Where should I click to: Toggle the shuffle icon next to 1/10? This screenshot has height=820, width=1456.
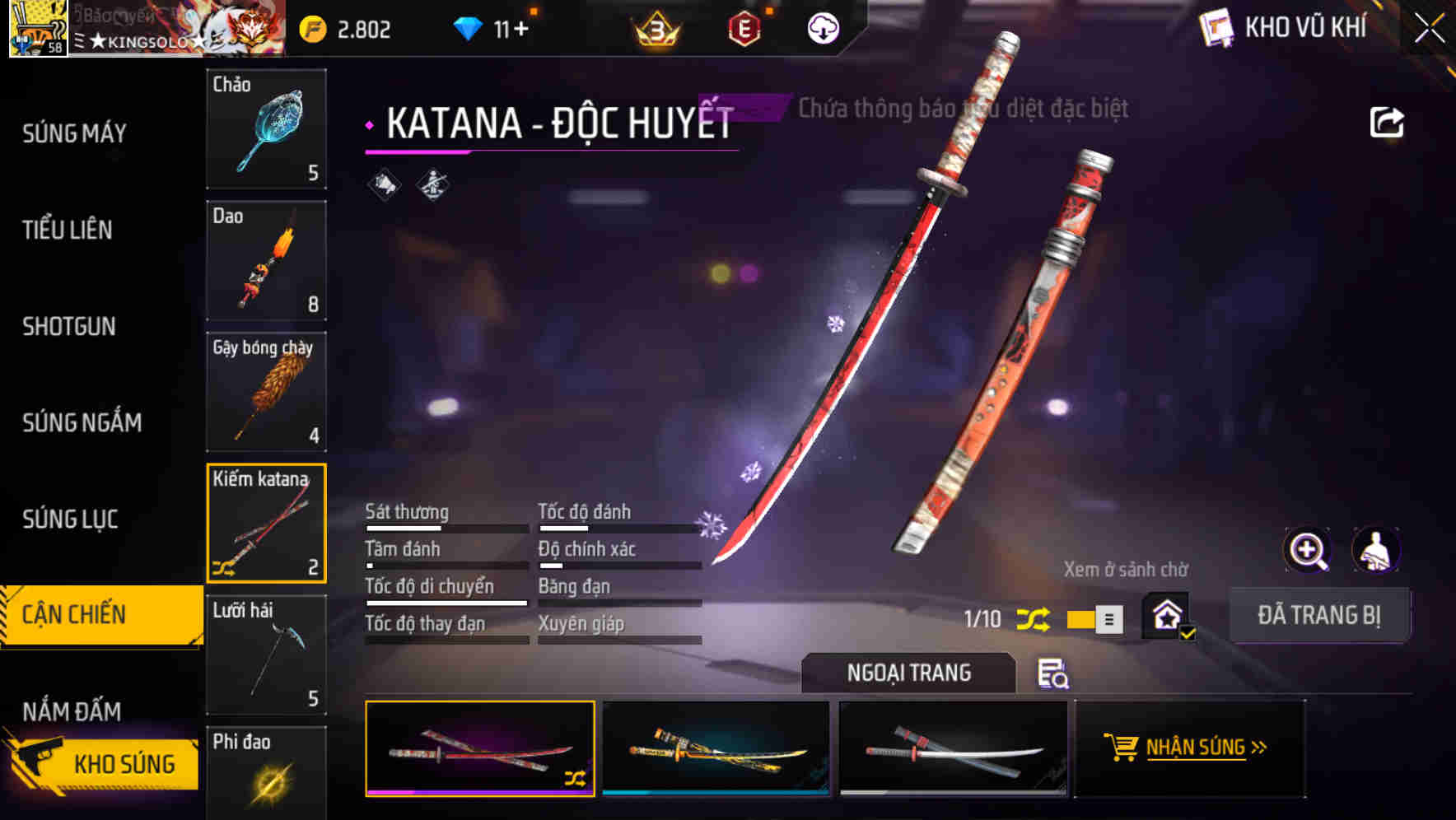(1034, 617)
